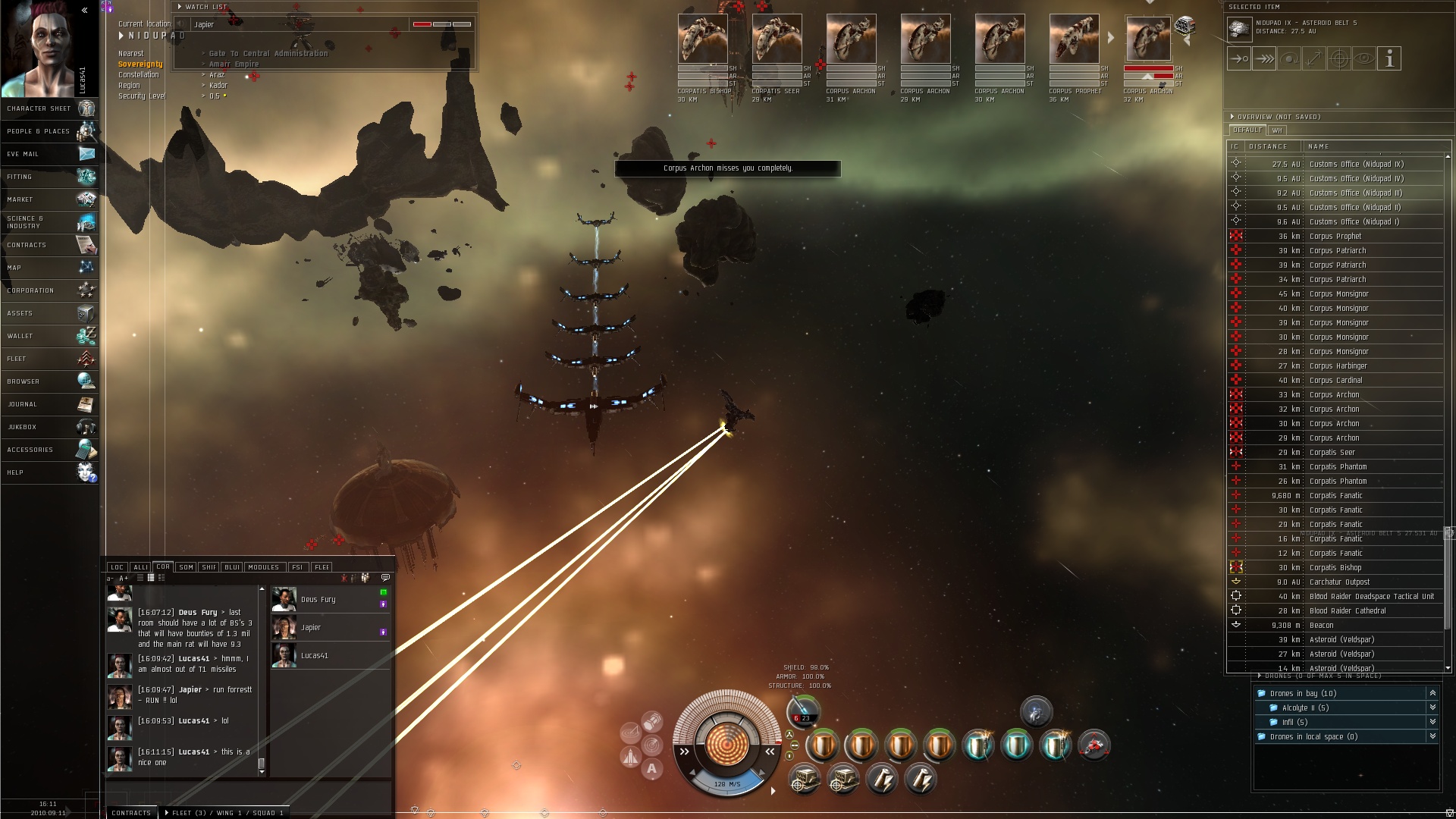Image resolution: width=1456 pixels, height=819 pixels.
Task: Open the MODULES chat tab
Action: pos(264,567)
